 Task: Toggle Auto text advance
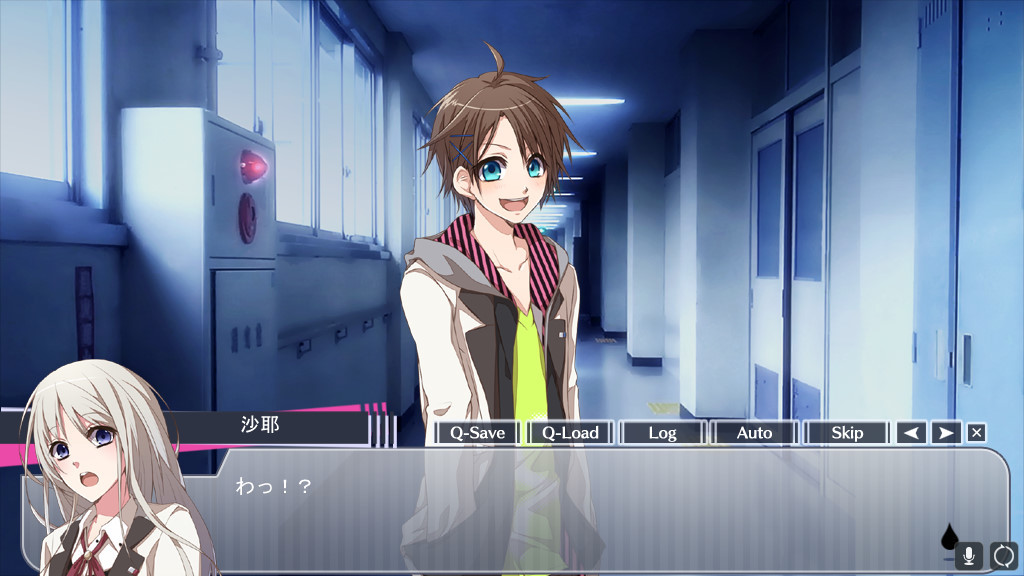[x=754, y=433]
